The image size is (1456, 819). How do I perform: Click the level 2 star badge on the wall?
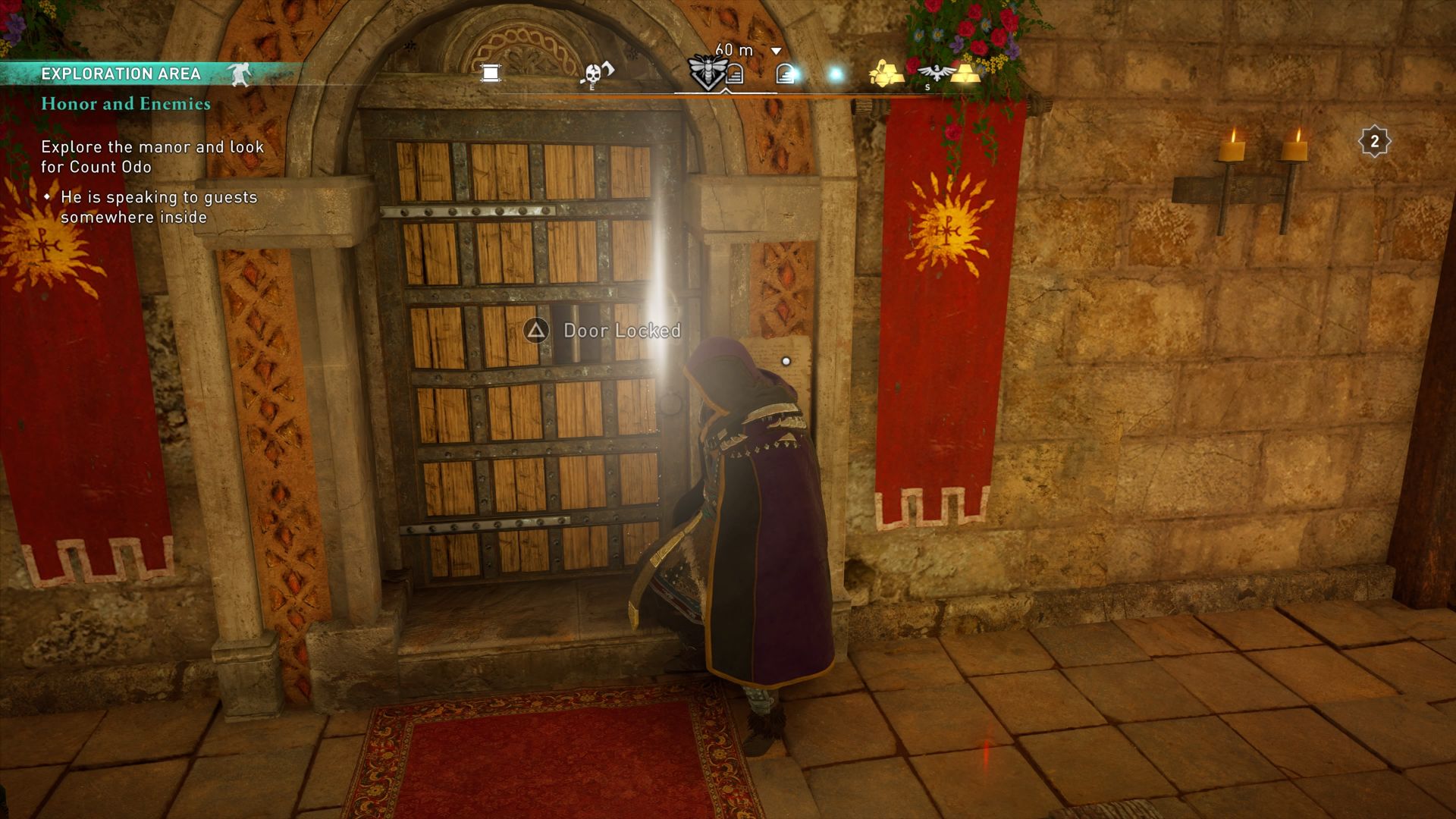pyautogui.click(x=1374, y=140)
